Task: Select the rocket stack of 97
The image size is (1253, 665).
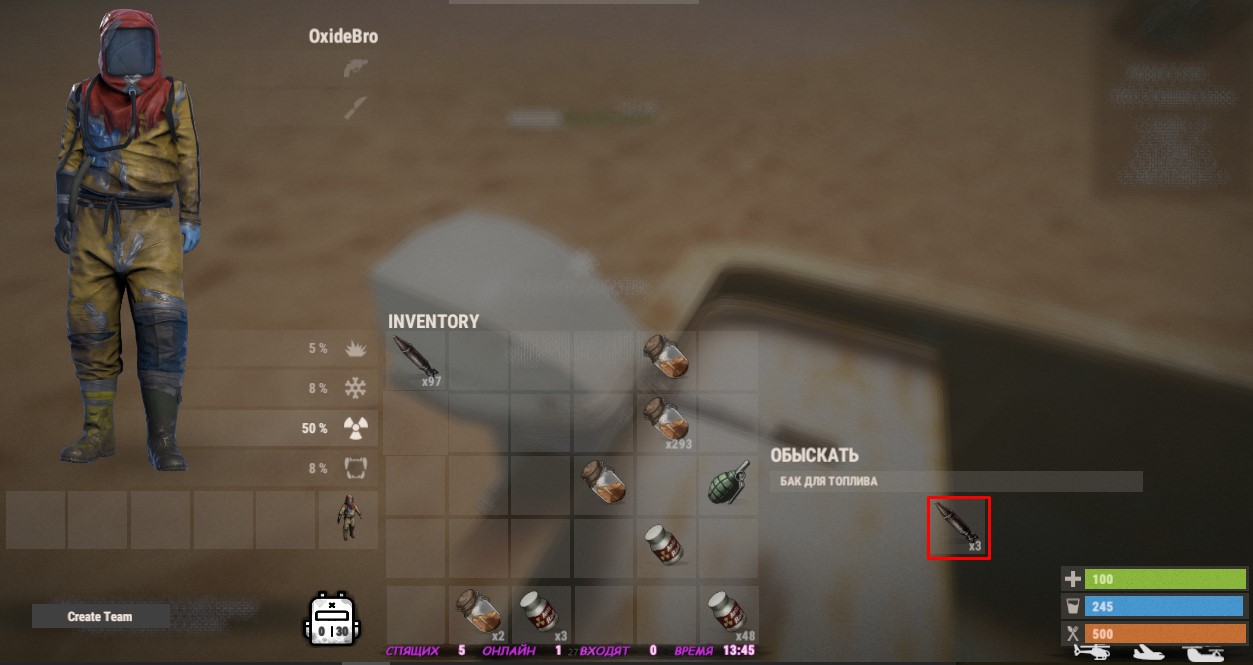Action: (416, 361)
